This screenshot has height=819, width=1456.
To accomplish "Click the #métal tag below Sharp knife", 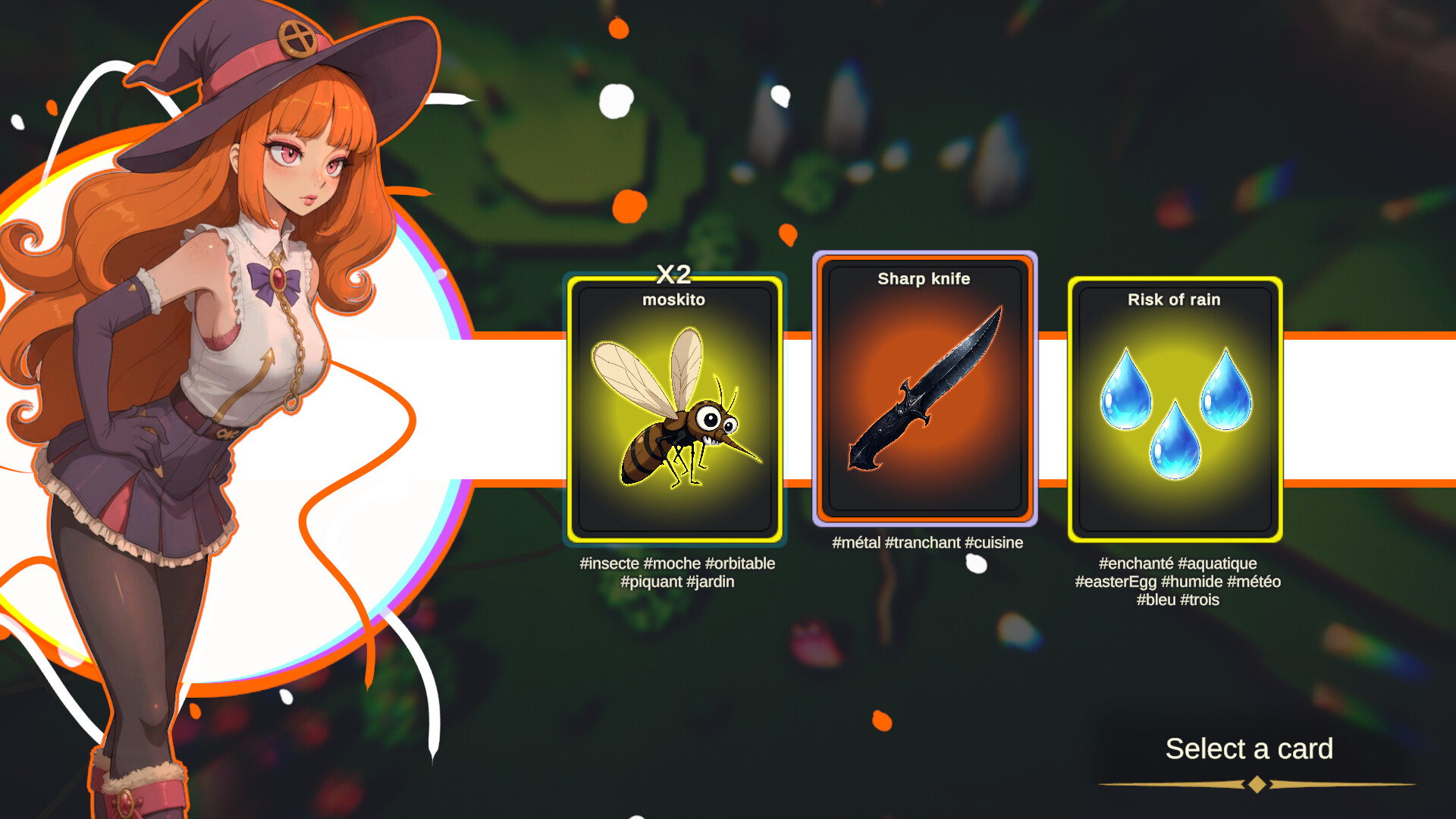I will [x=856, y=543].
